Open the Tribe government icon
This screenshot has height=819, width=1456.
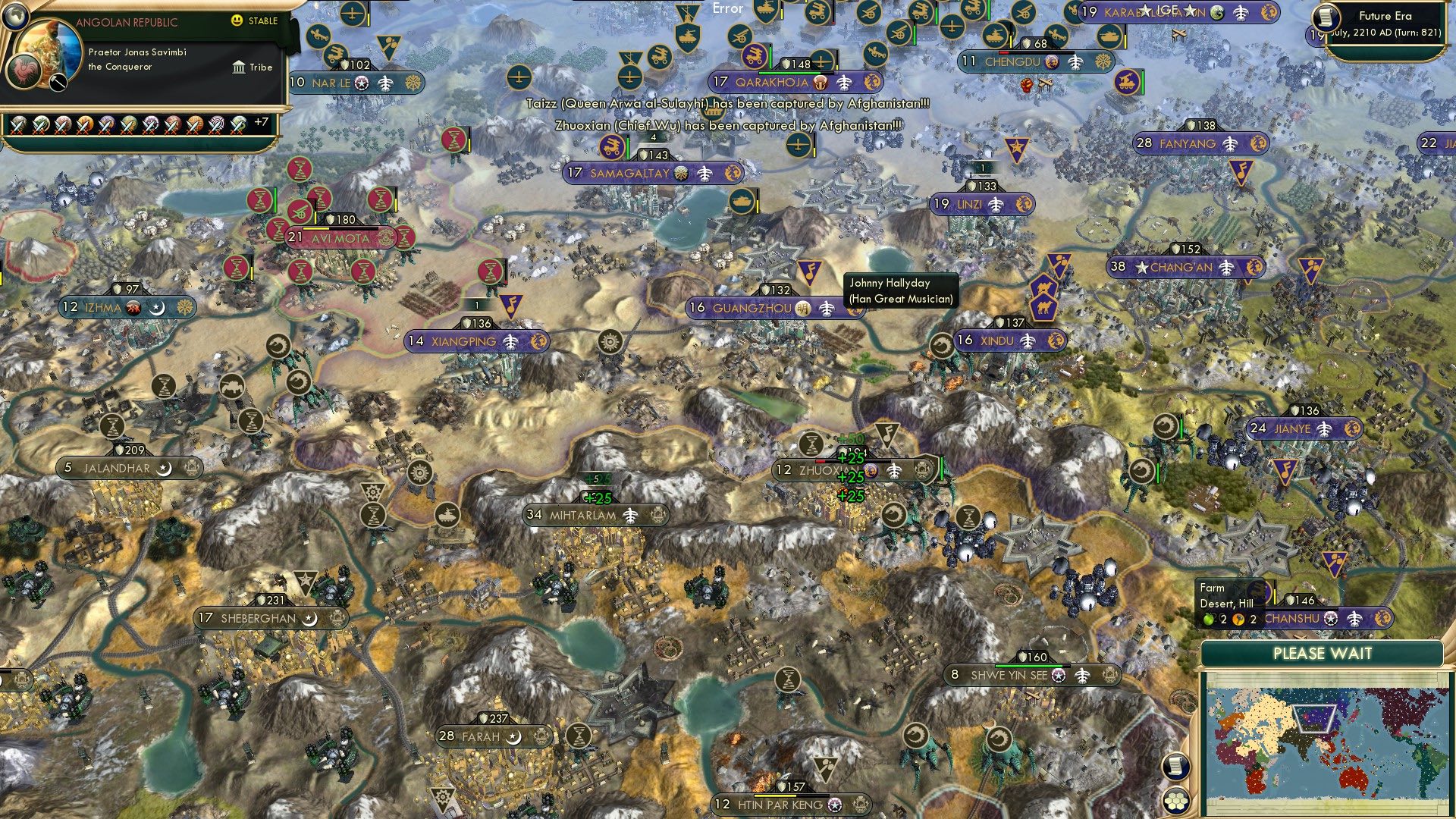(239, 67)
